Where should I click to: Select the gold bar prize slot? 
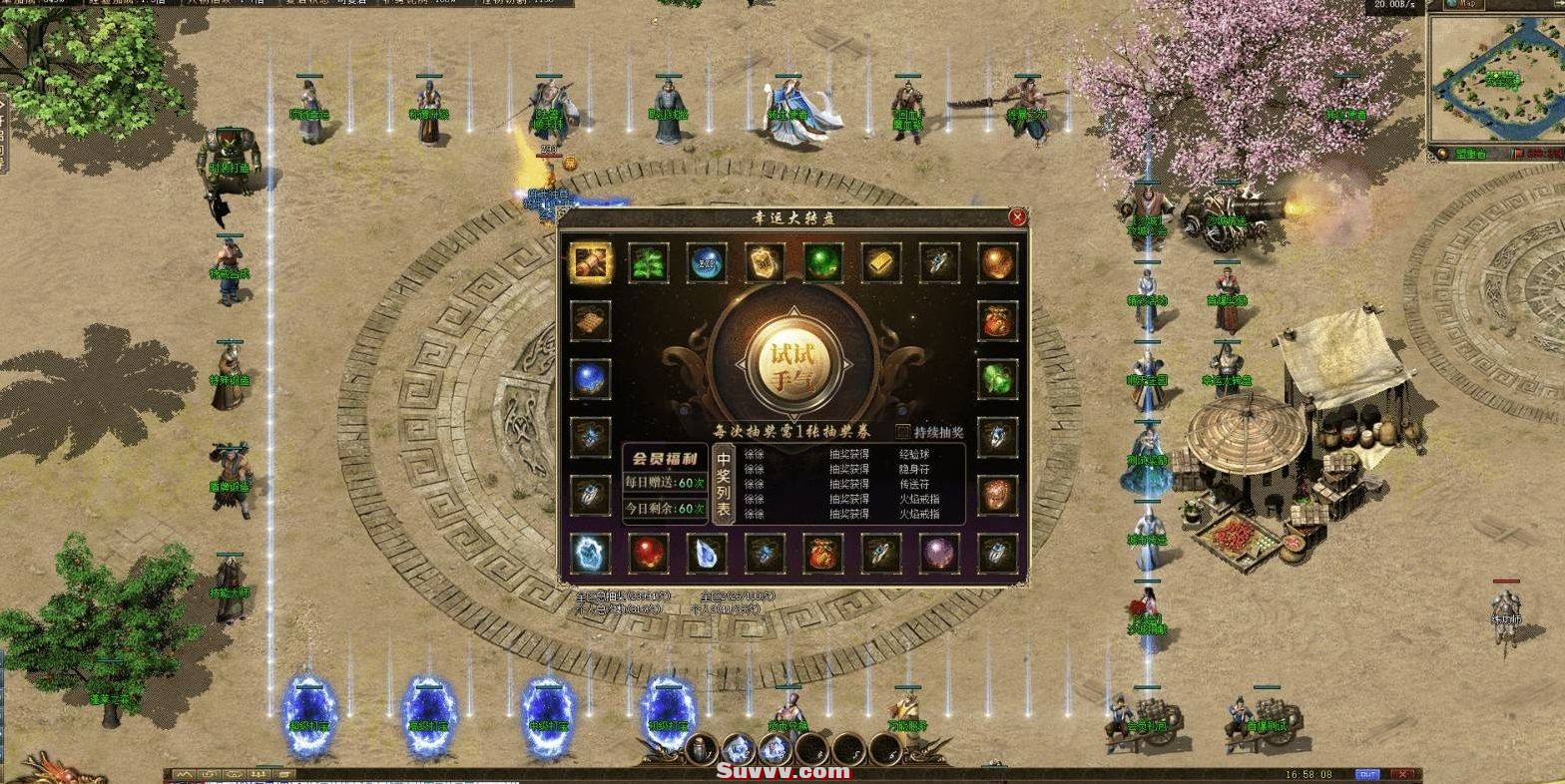pyautogui.click(x=881, y=262)
